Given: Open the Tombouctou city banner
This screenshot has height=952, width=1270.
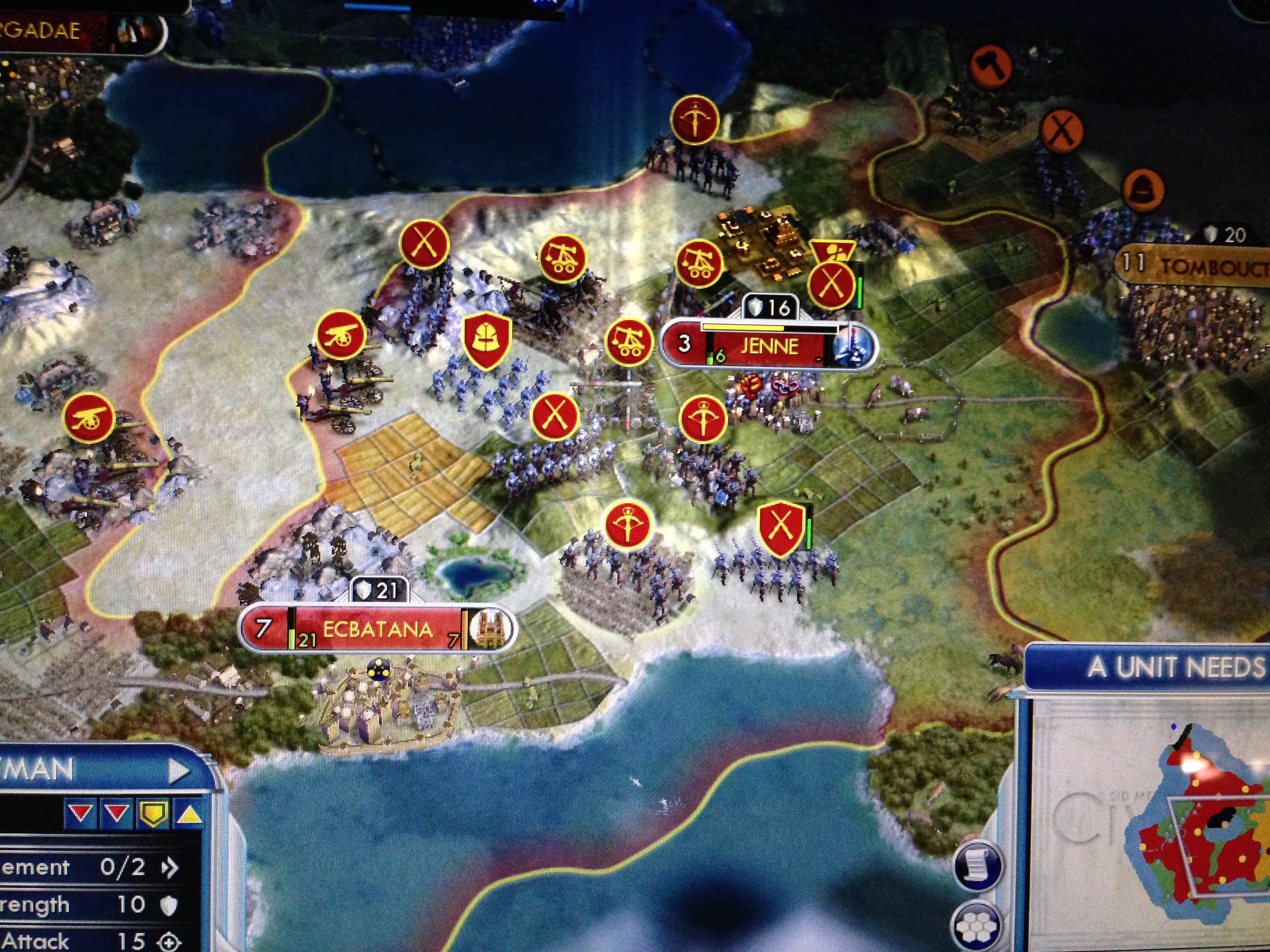Looking at the screenshot, I should pyautogui.click(x=1206, y=265).
